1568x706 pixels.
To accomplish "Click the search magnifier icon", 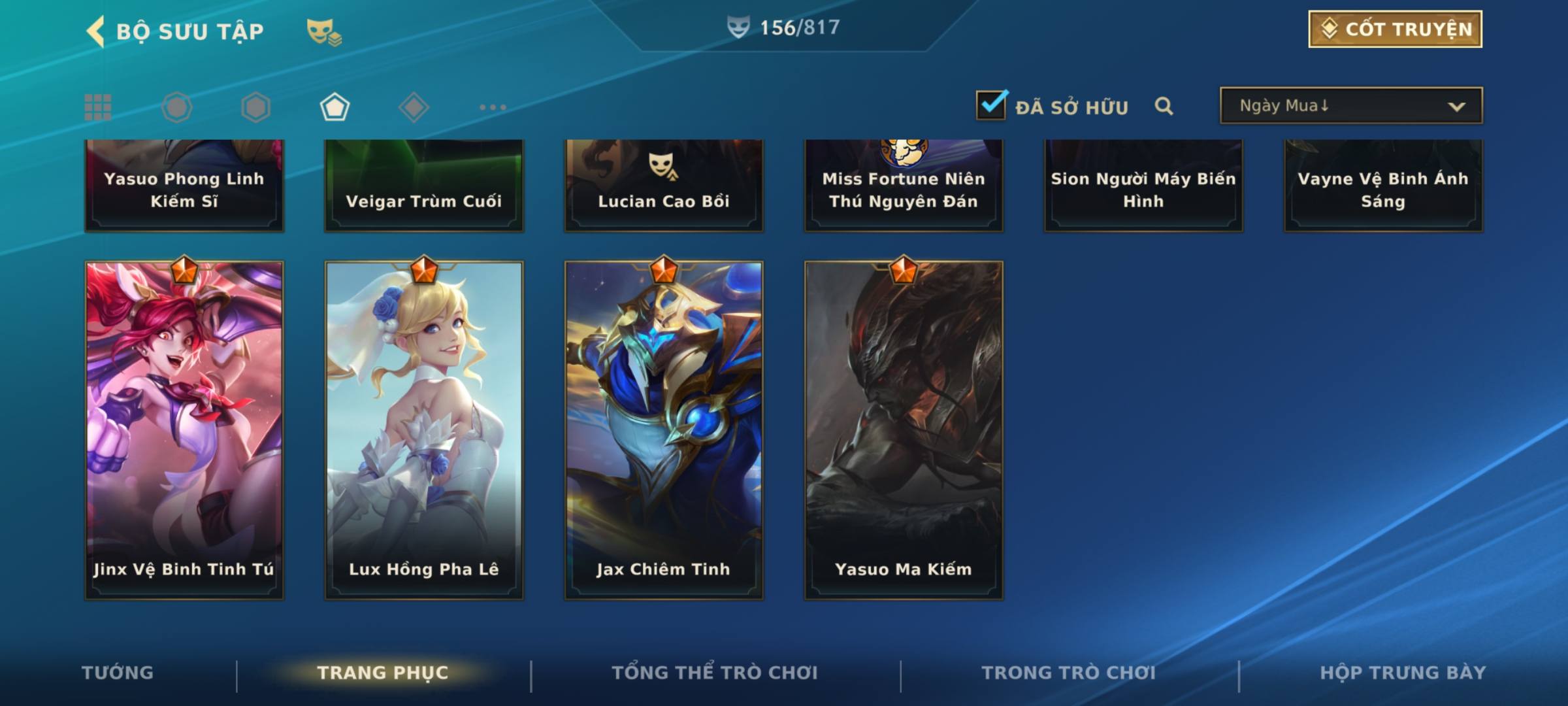I will tap(1164, 106).
